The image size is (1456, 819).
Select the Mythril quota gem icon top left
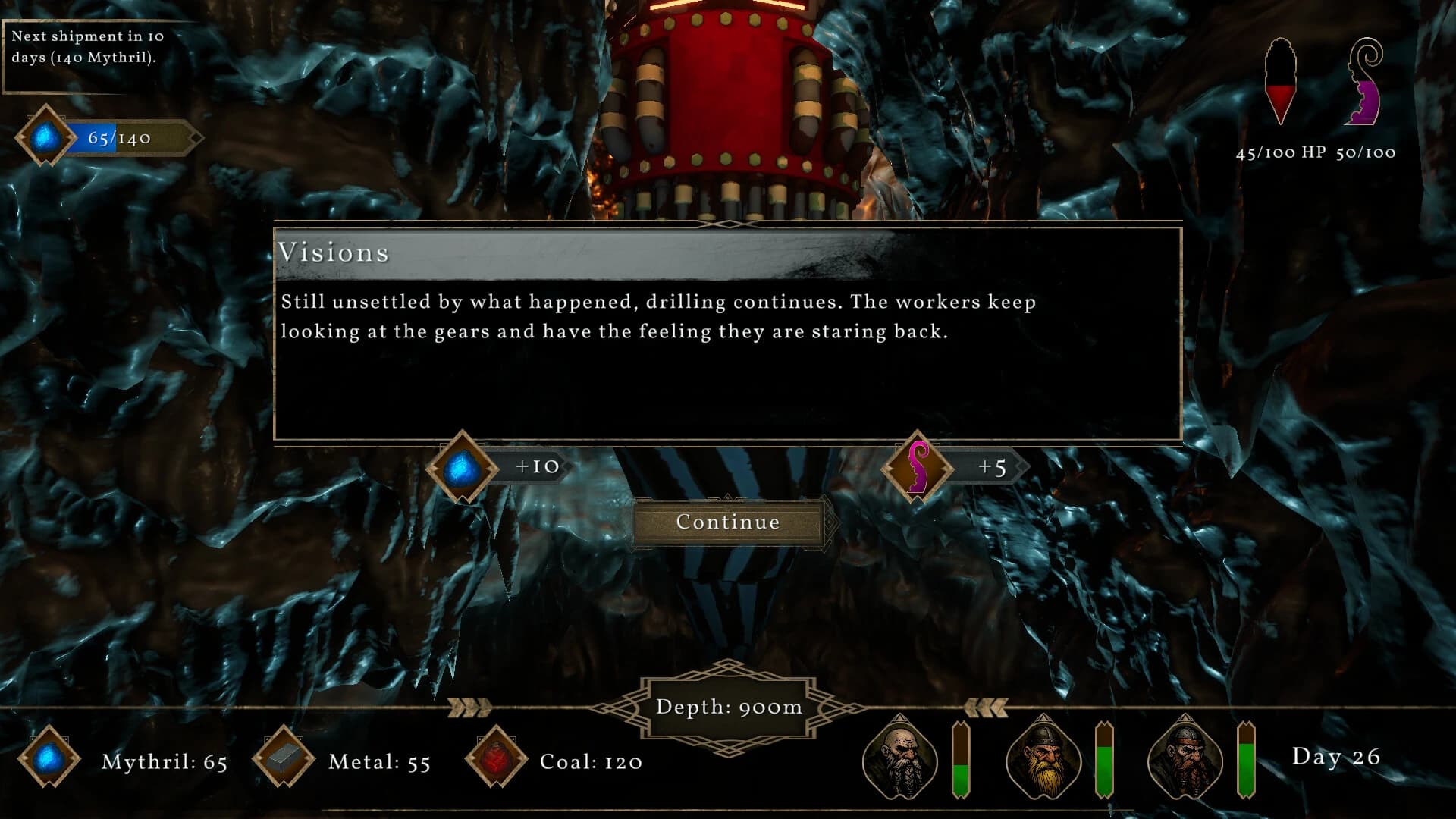(44, 136)
